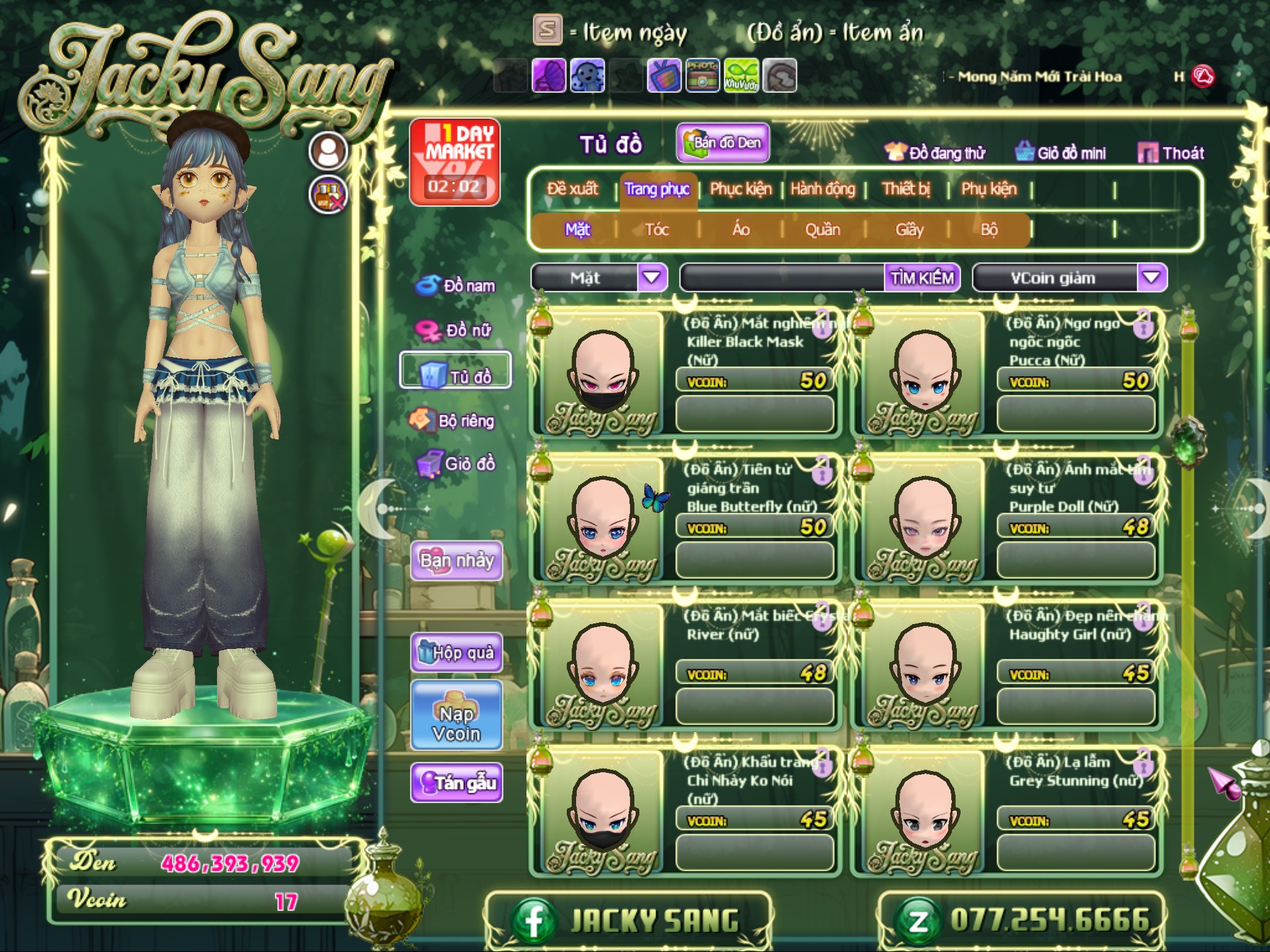Show the Đề xuất recommendations tab
Screen dimensions: 1270x952
click(x=572, y=189)
